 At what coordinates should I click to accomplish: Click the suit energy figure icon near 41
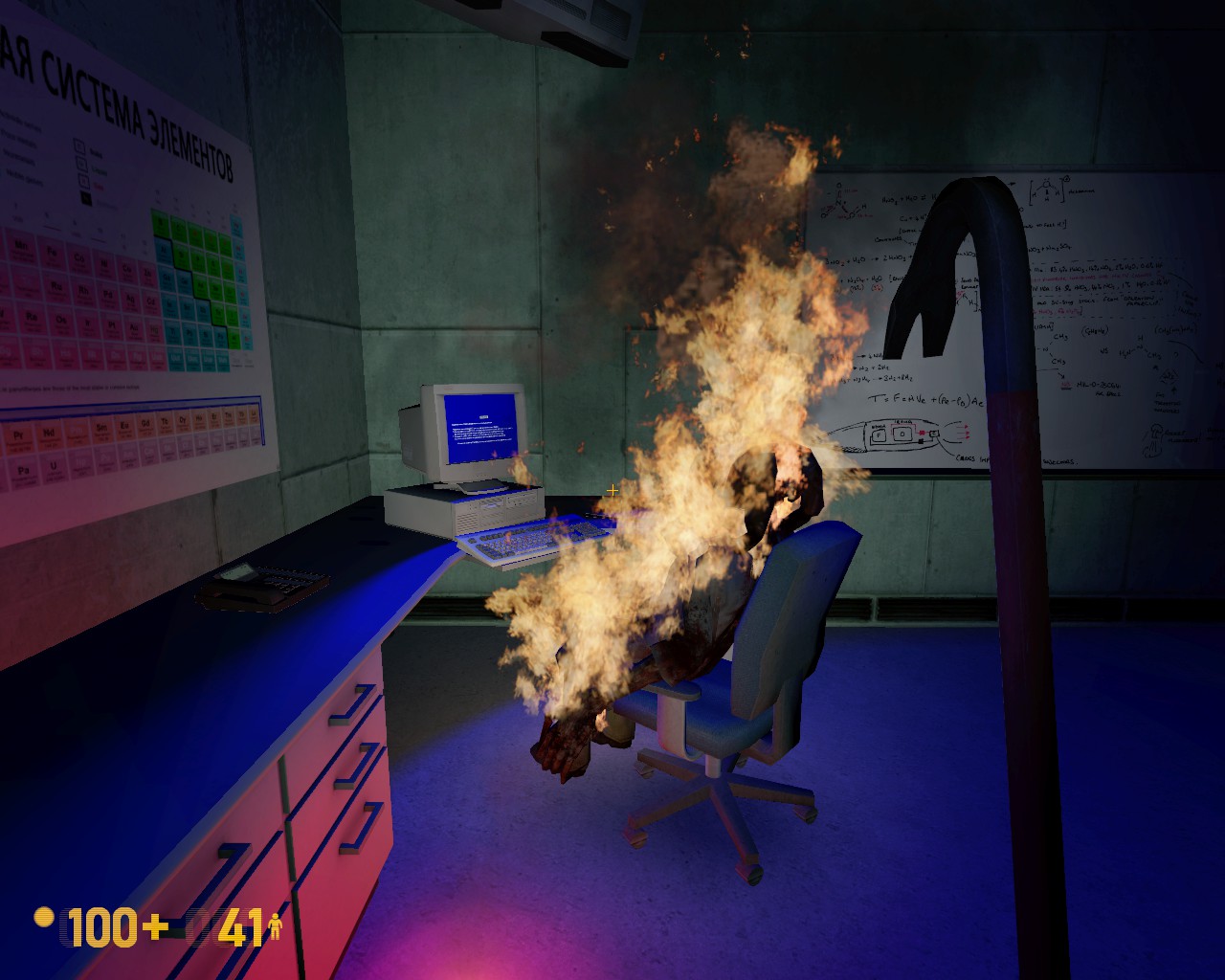276,927
